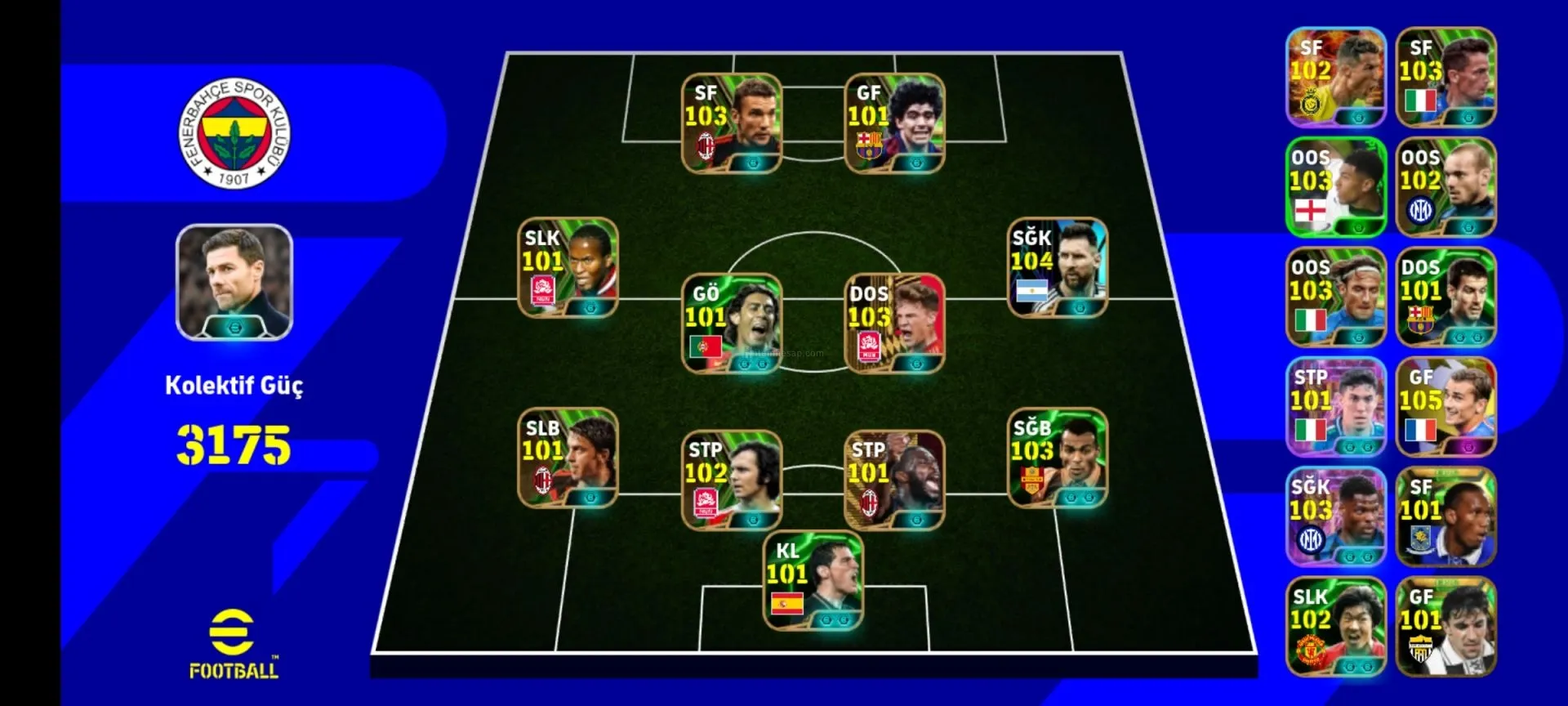The height and width of the screenshot is (706, 1568).
Task: Choose the DOS 103 midfielder card on the pitch
Action: point(894,324)
